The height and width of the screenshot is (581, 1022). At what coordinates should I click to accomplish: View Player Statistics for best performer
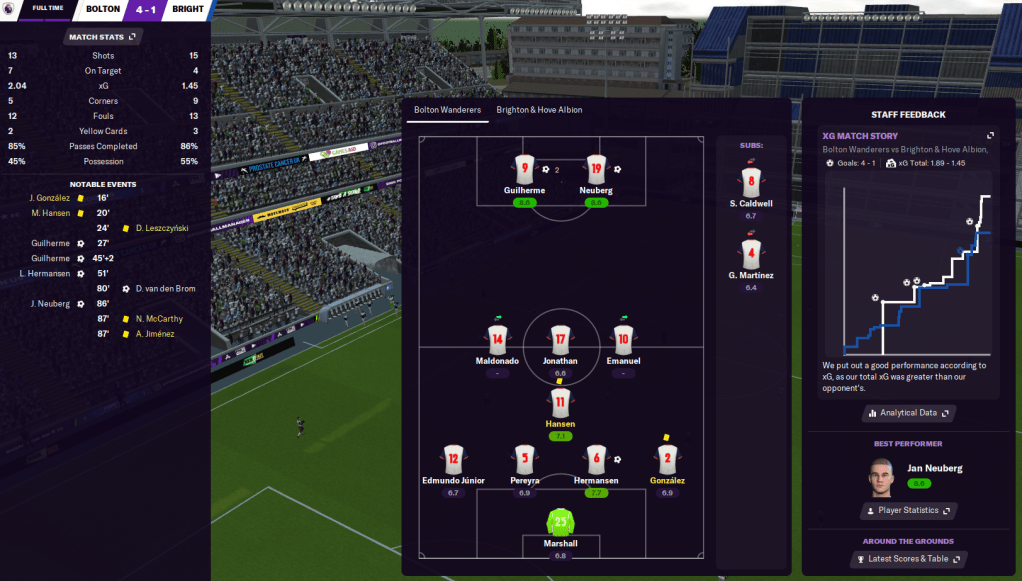(908, 510)
